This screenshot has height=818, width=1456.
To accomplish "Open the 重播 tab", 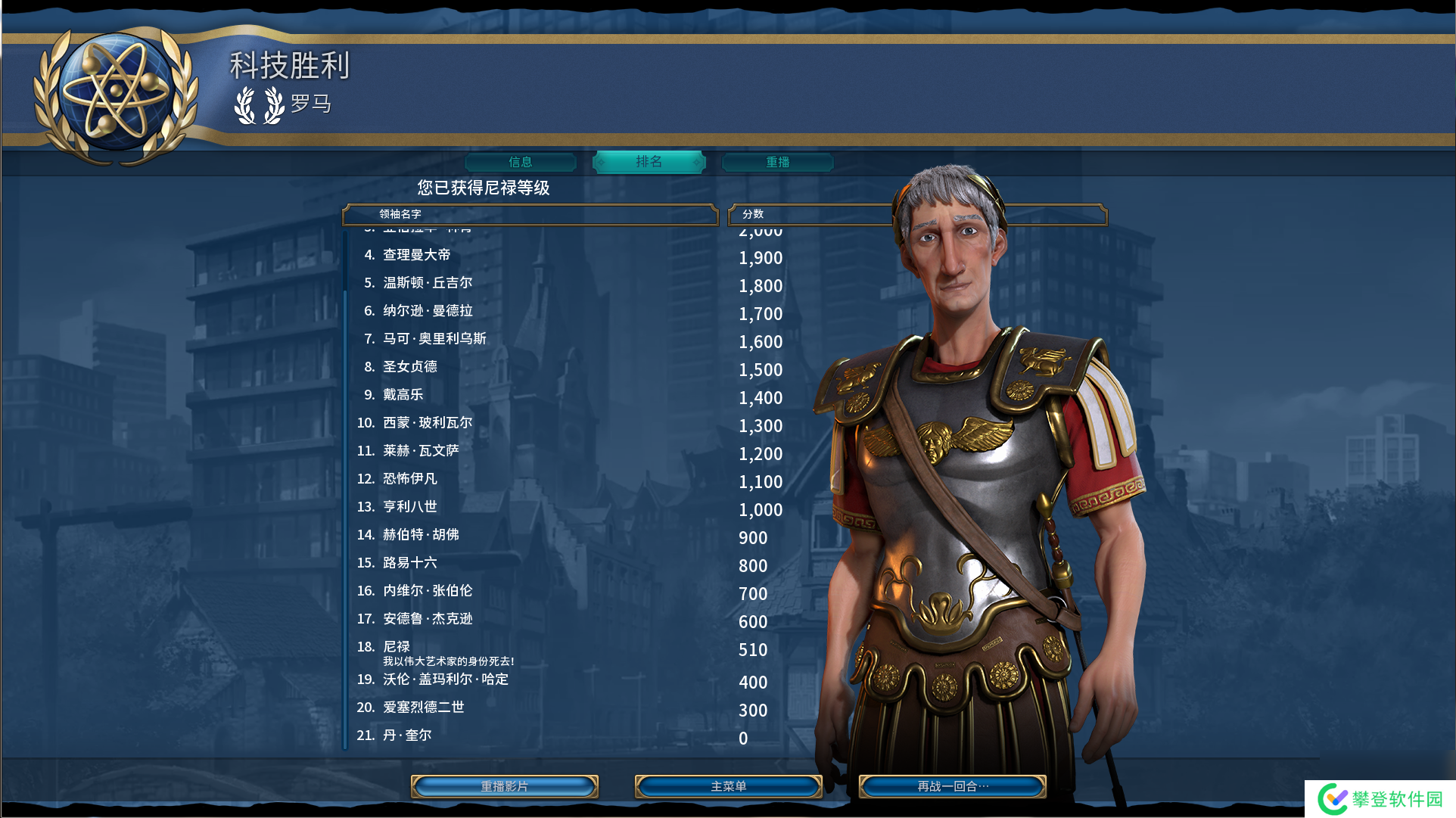I will click(x=778, y=162).
